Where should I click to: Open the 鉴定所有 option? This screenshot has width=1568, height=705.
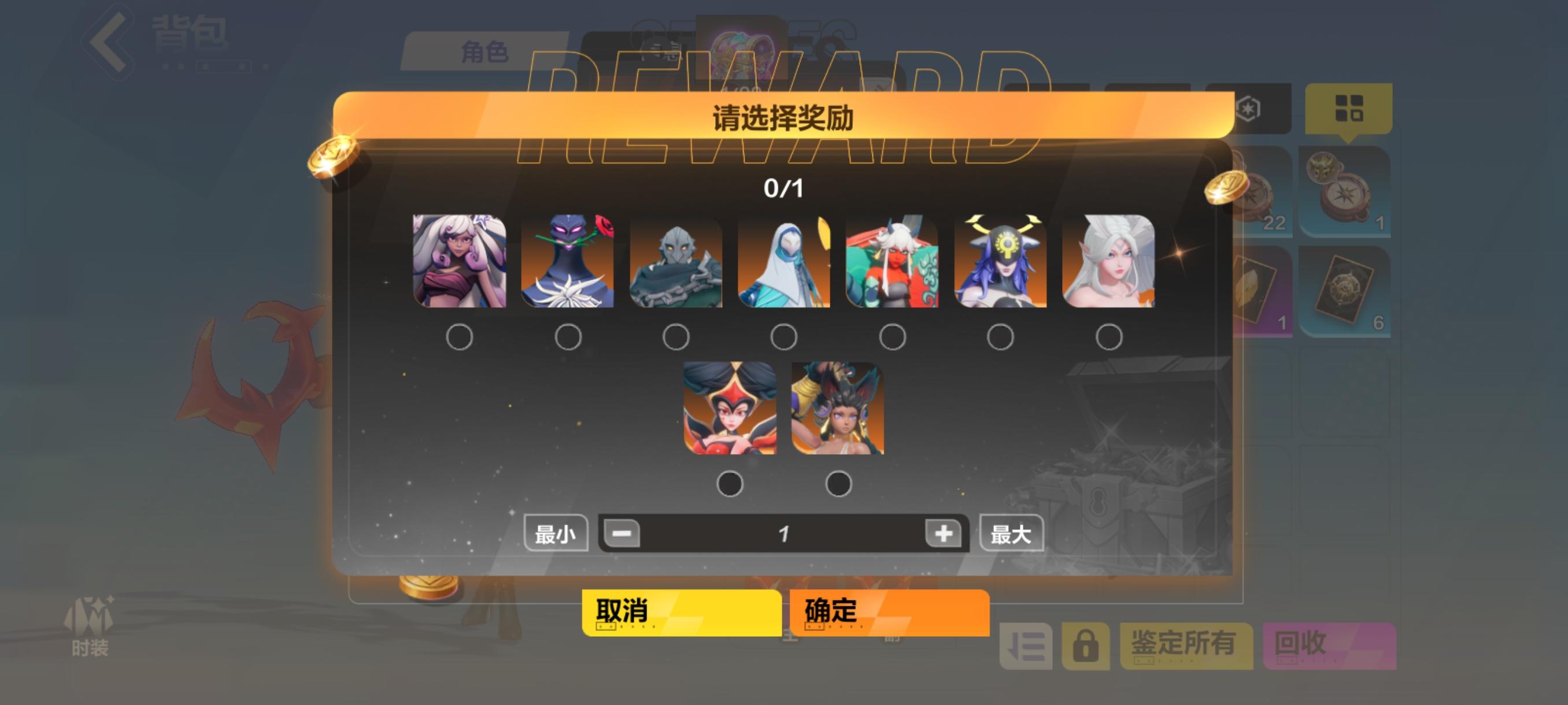[x=1187, y=647]
